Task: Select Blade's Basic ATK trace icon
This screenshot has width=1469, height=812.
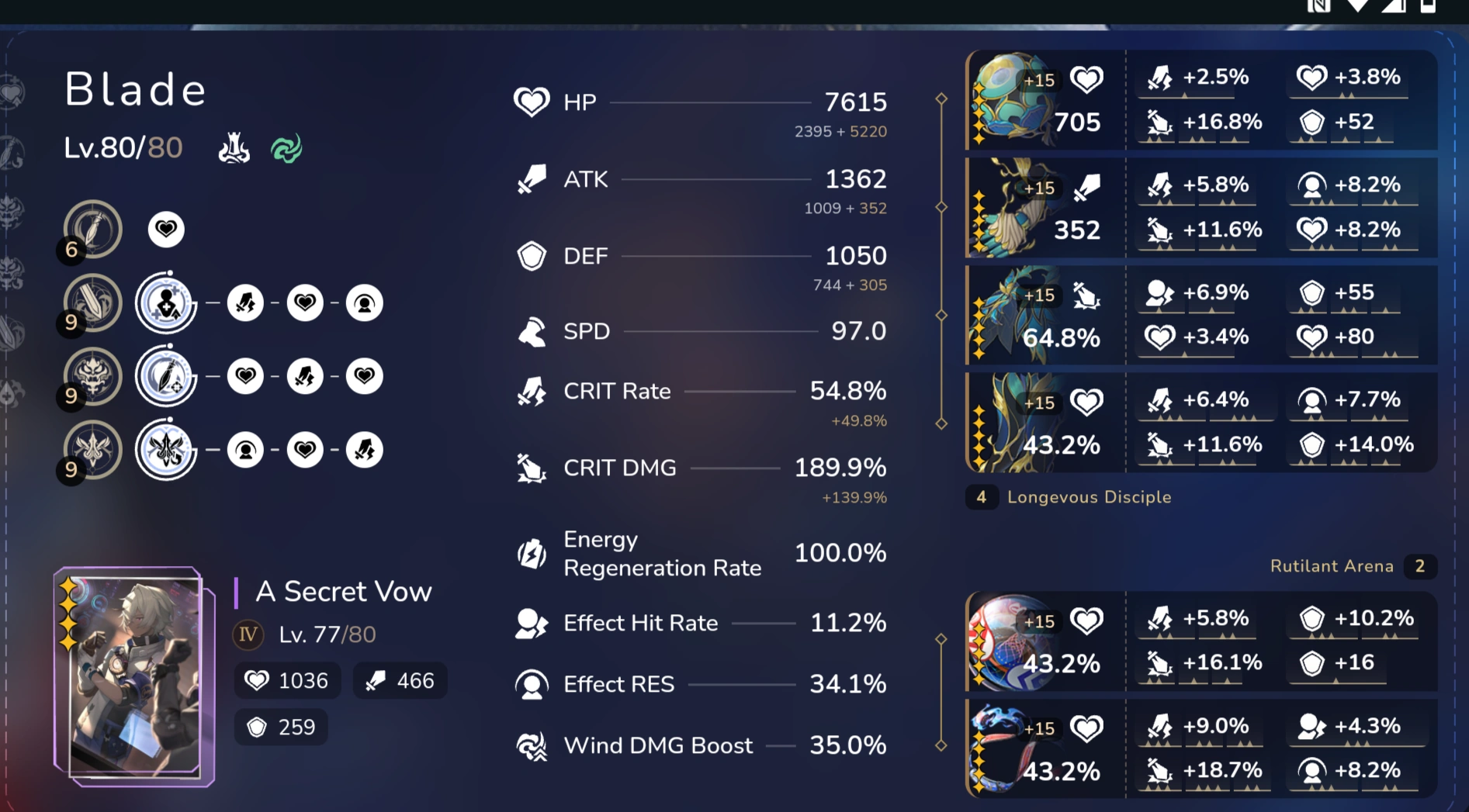Action: tap(92, 229)
